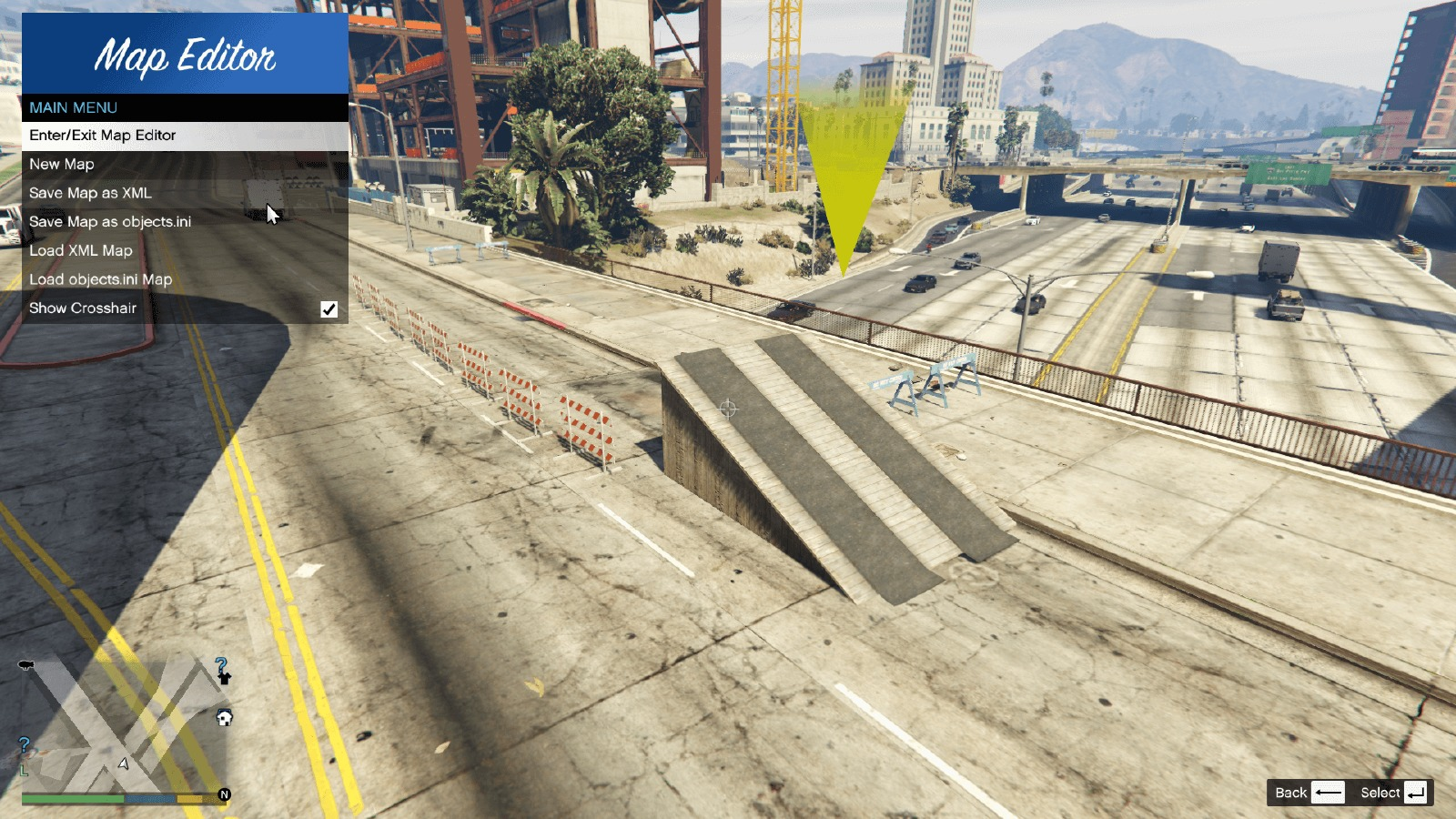Image resolution: width=1456 pixels, height=819 pixels.
Task: Choose Load objects.ini Map
Action: tap(185, 279)
